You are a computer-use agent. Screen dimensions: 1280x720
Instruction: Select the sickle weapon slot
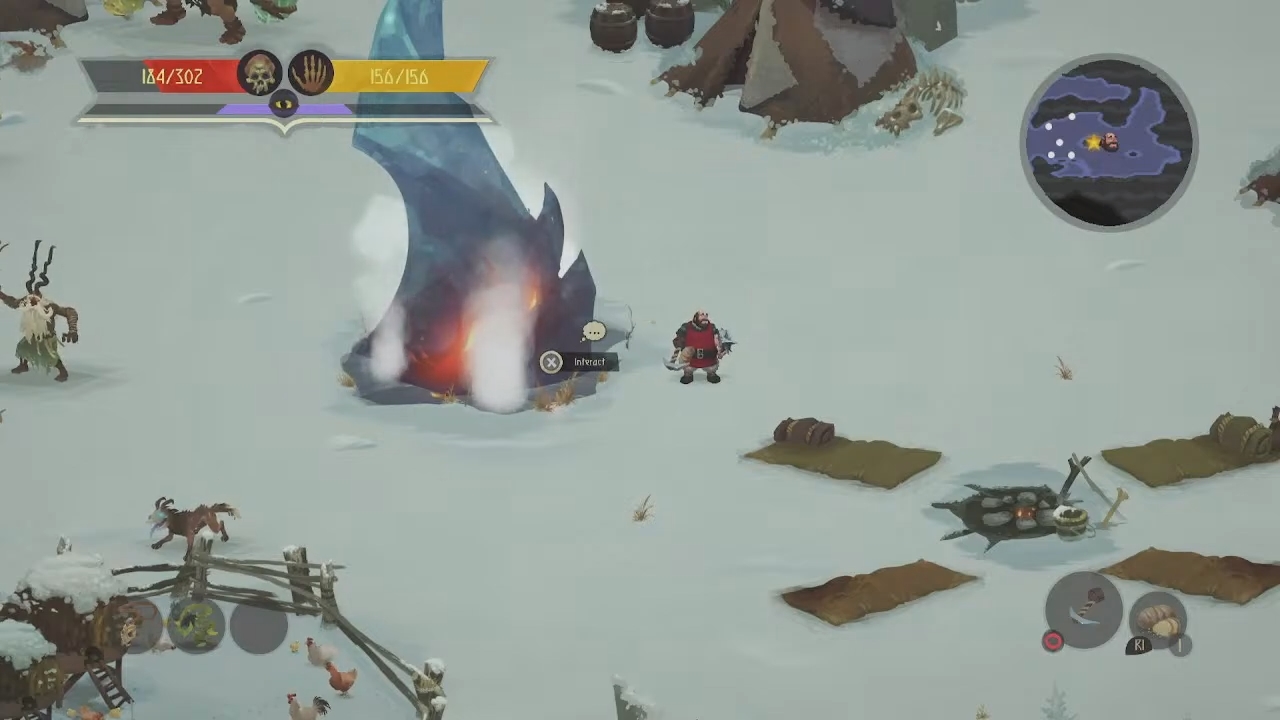point(1084,609)
